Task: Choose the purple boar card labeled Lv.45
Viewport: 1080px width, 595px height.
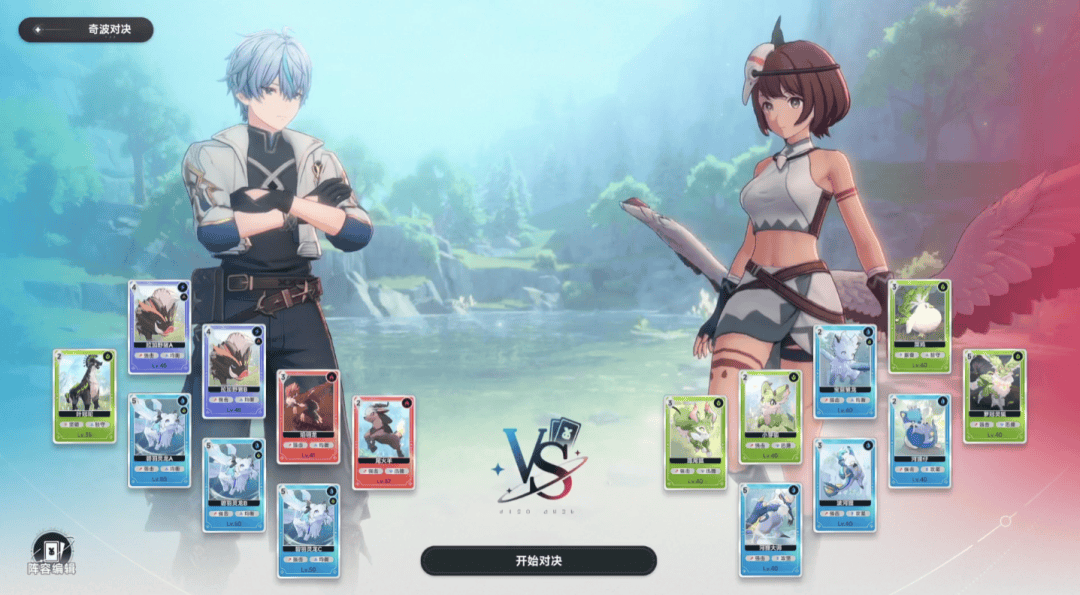Action: tap(159, 327)
